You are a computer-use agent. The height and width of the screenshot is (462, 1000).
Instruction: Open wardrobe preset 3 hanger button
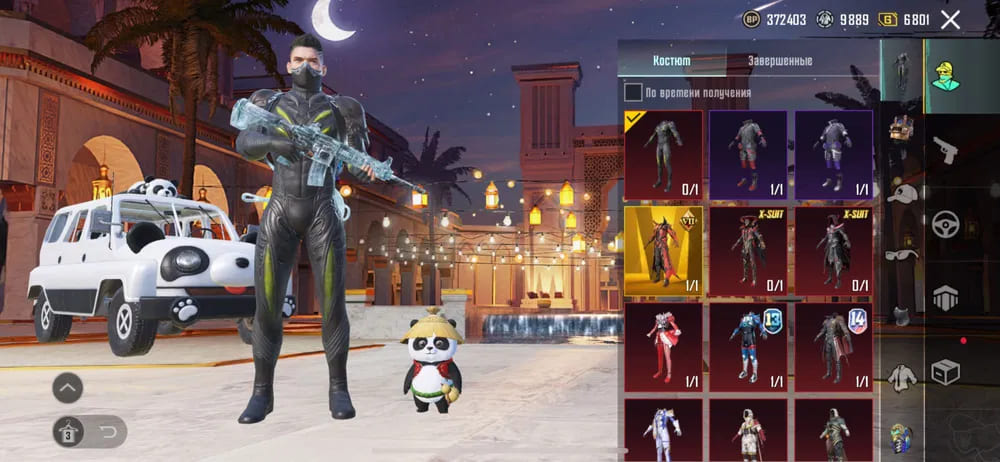[70, 432]
